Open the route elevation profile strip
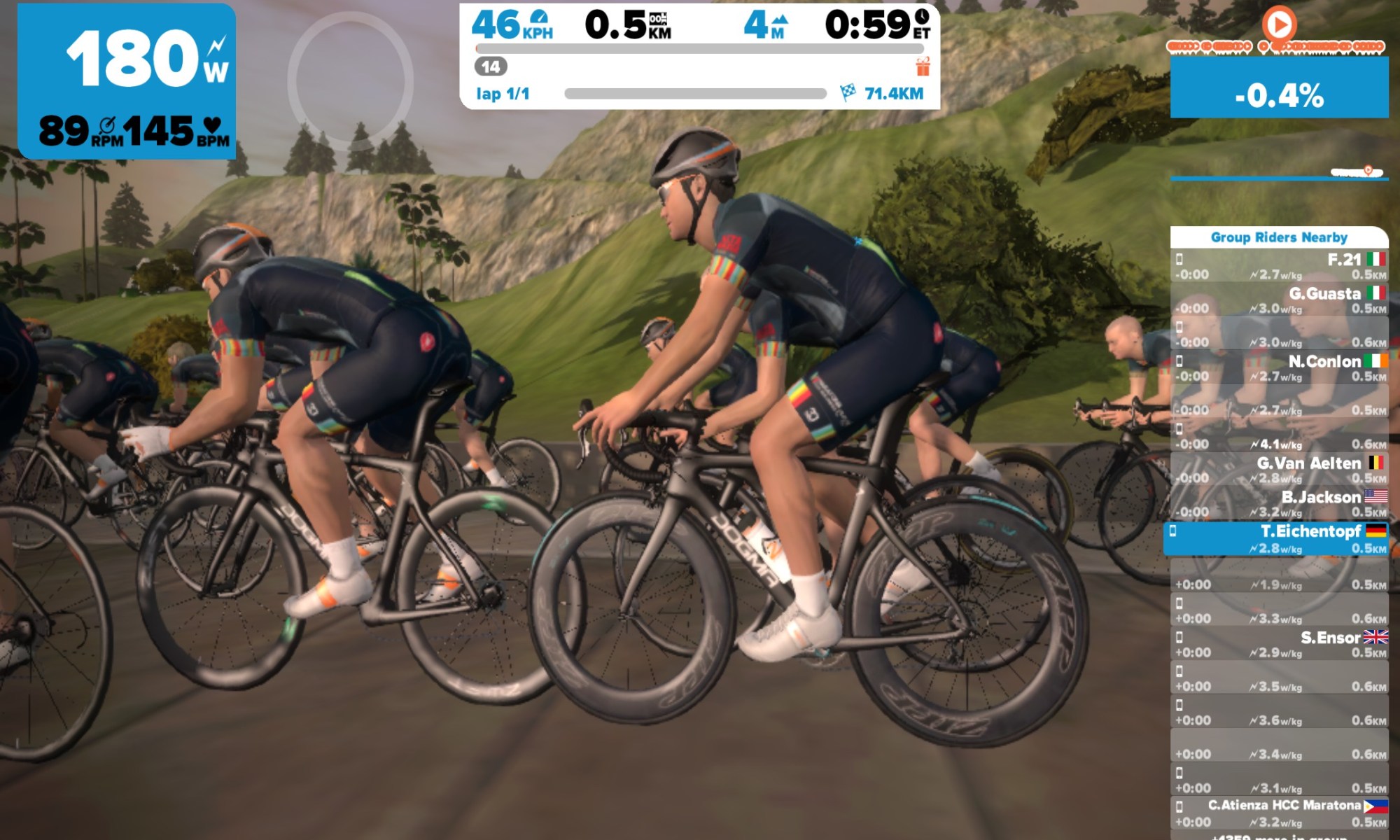This screenshot has height=840, width=1400. tap(1279, 172)
